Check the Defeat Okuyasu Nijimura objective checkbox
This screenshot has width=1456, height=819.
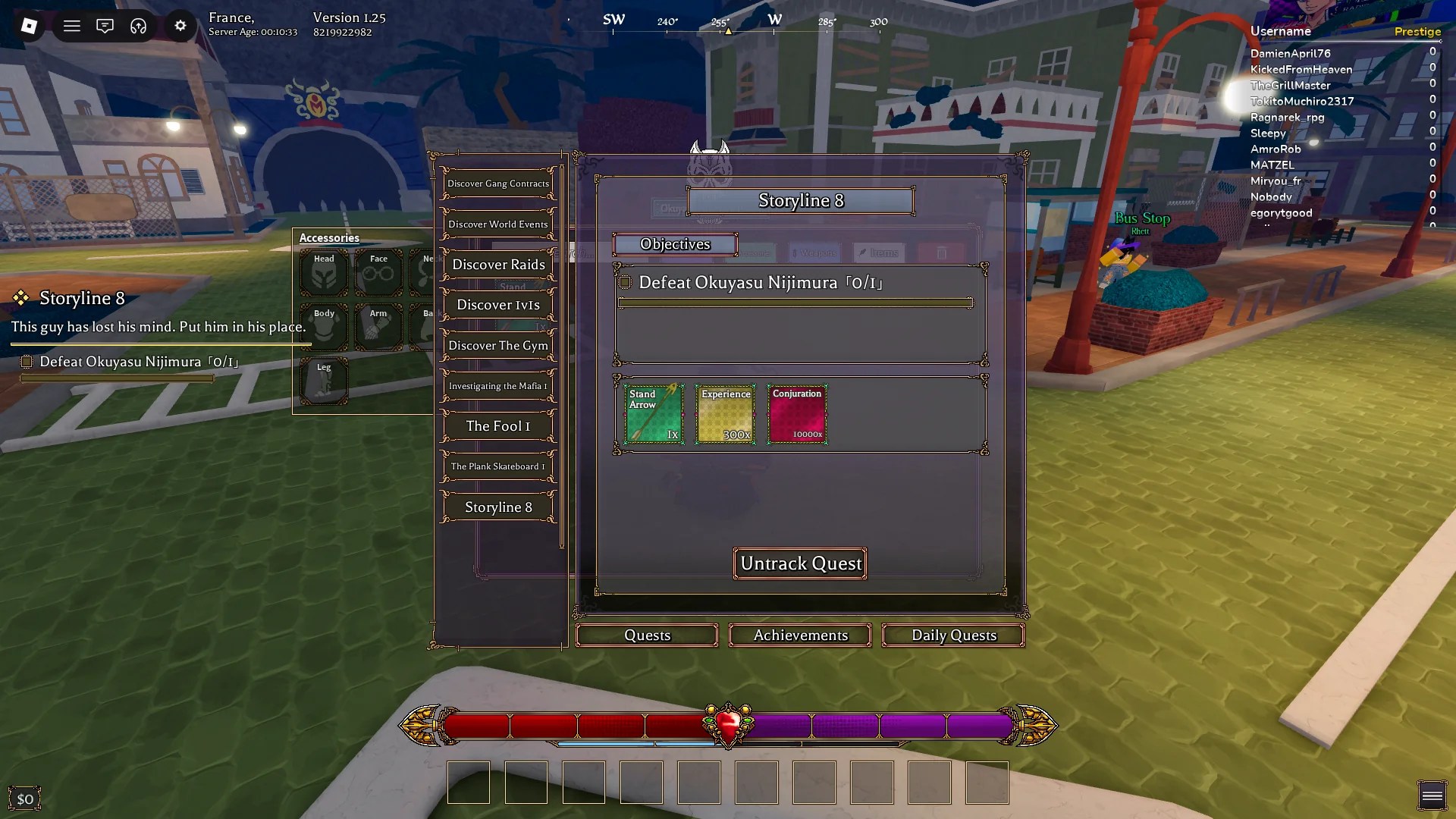pos(624,282)
